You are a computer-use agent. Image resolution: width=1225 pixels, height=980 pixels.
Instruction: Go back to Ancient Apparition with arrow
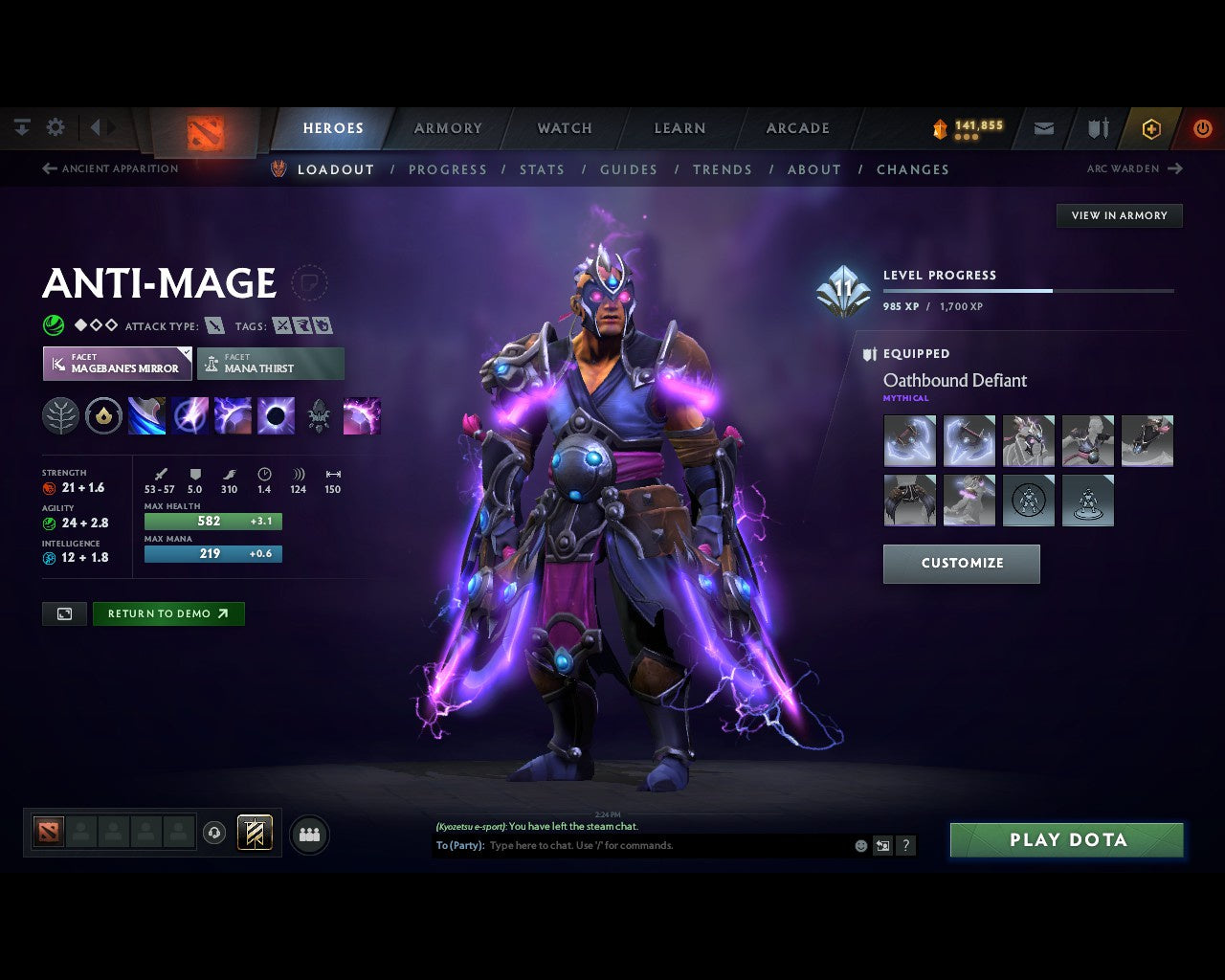click(x=48, y=168)
